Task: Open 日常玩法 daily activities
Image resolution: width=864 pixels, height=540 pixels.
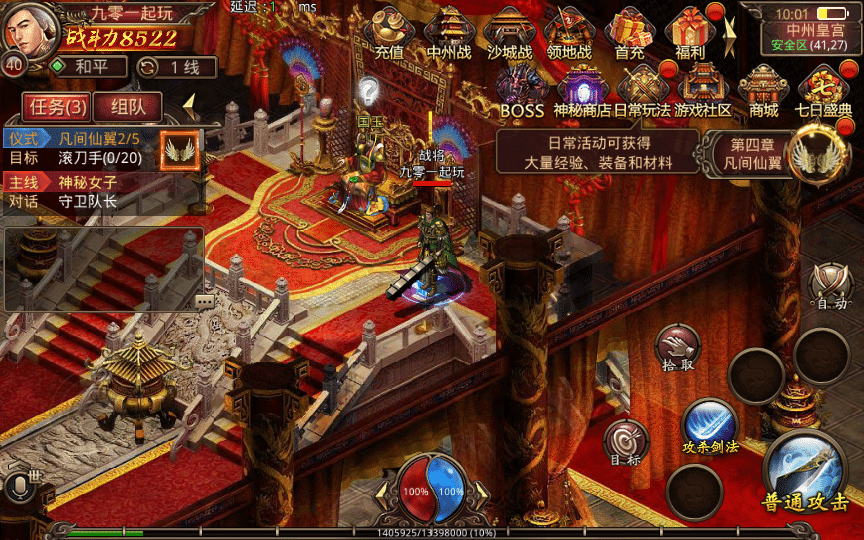Action: point(642,90)
